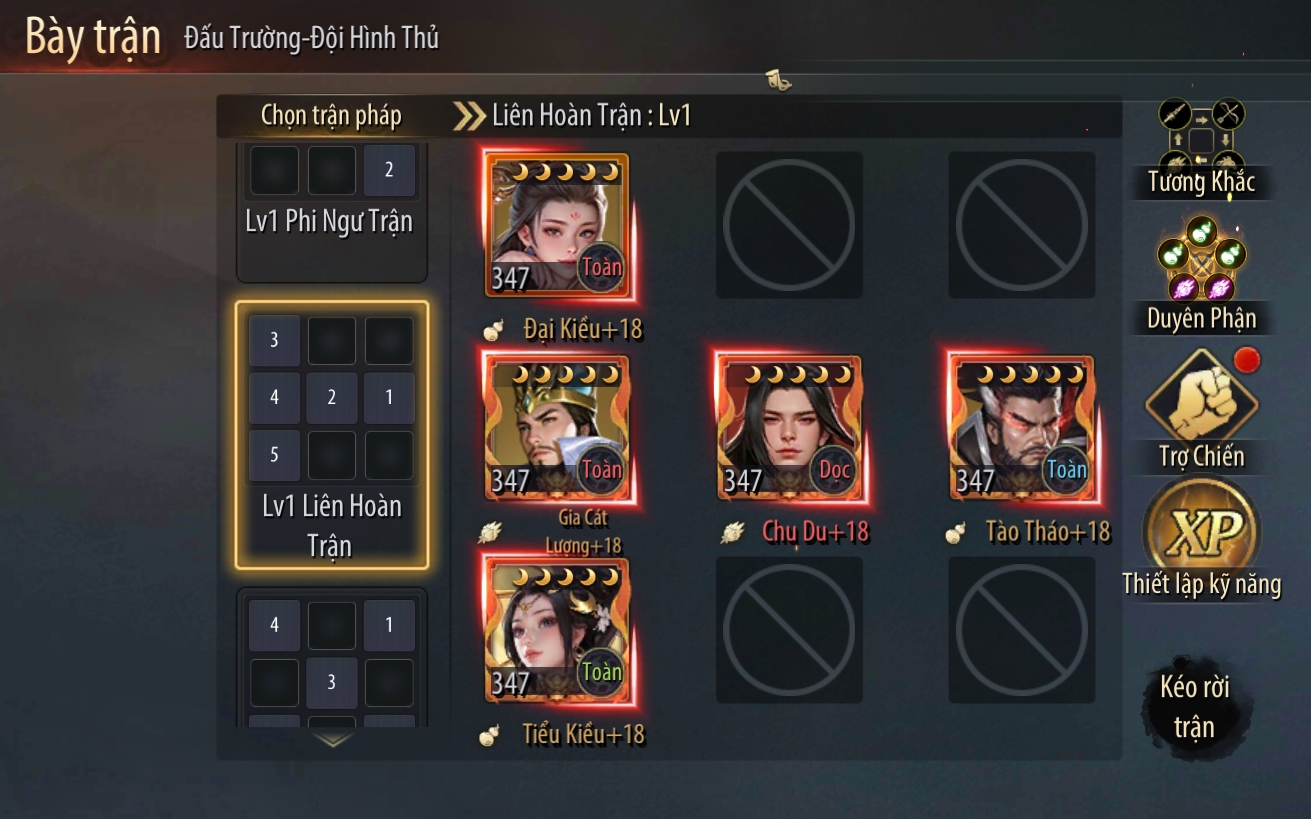Viewport: 1311px width, 819px height.
Task: Choose the Gia Cát Lượng hero card
Action: (557, 428)
